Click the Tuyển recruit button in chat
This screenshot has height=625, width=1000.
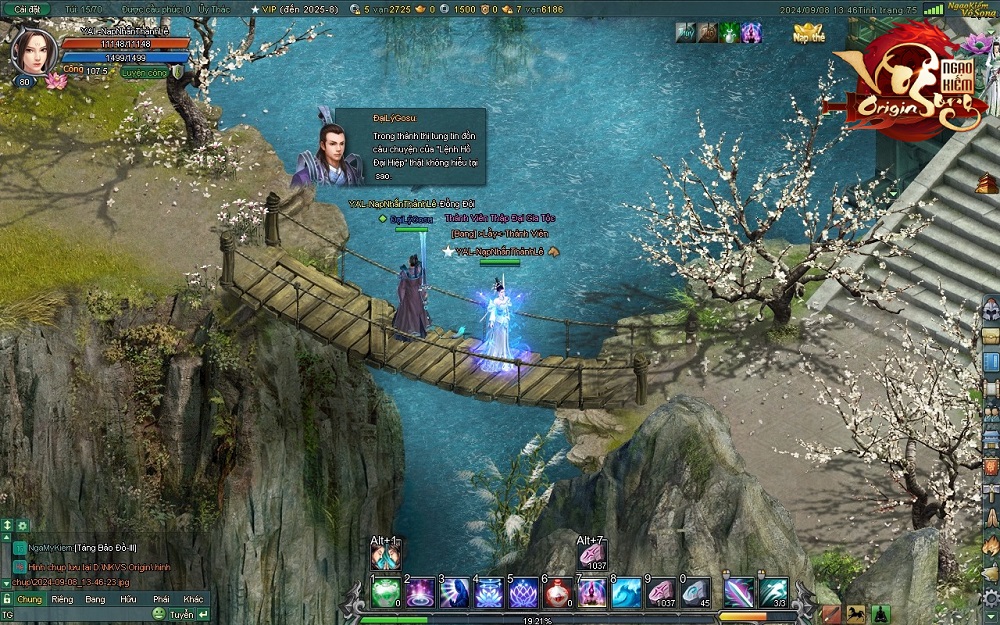tap(181, 614)
